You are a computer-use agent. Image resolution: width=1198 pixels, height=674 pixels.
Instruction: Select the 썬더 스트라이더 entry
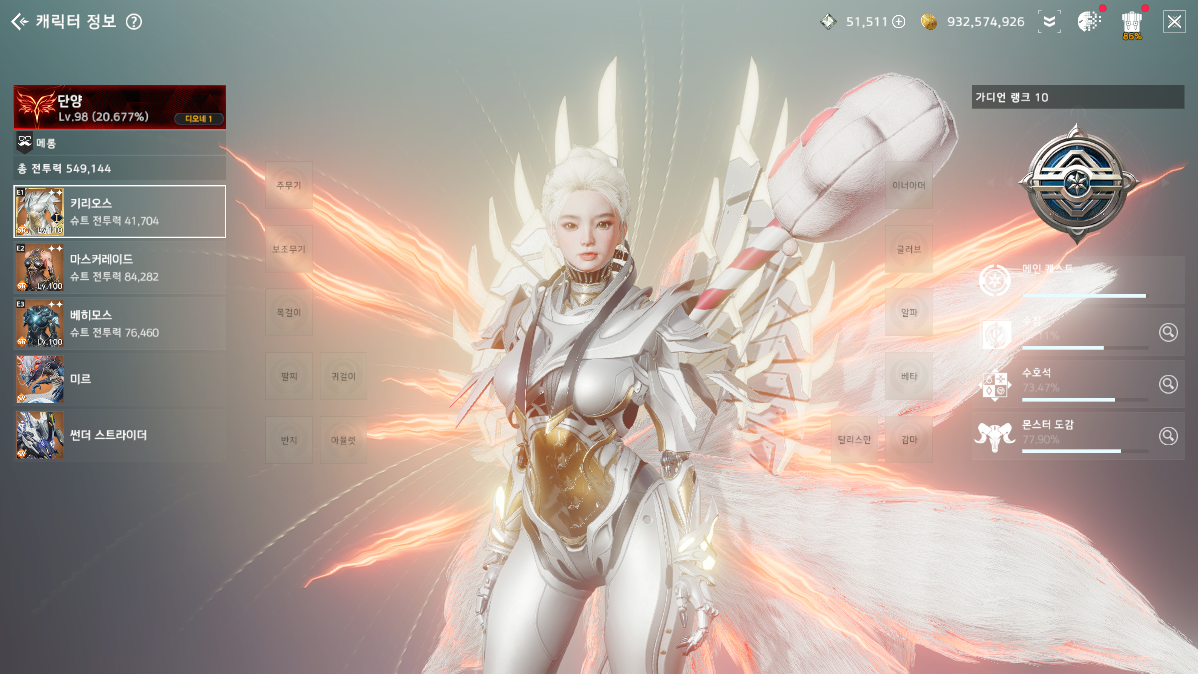tap(119, 435)
